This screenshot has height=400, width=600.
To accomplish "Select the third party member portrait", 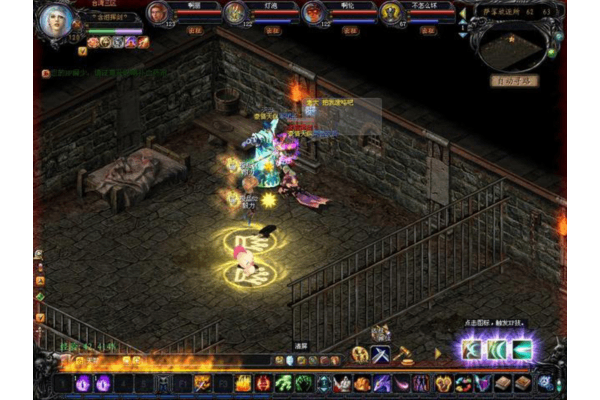I will (x=312, y=12).
